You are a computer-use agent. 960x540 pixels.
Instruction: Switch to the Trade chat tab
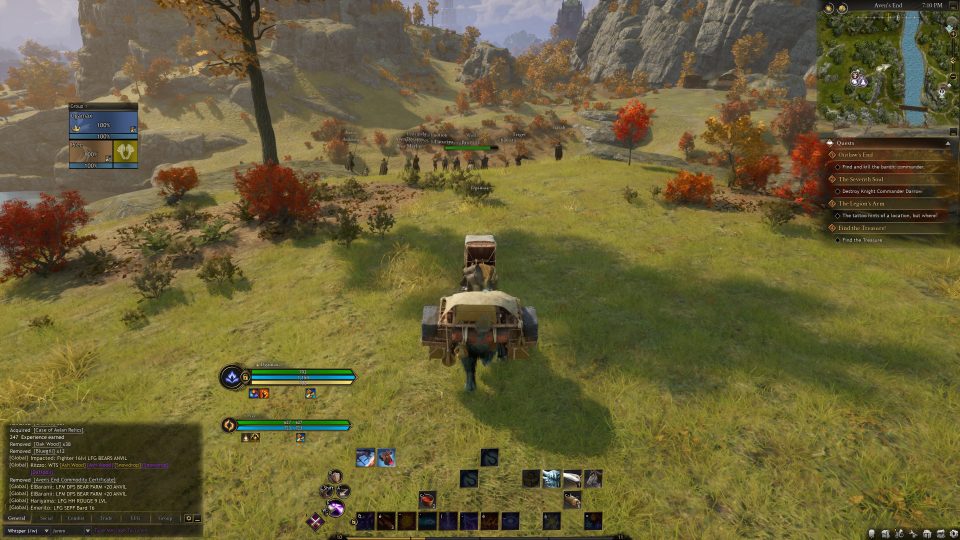point(106,518)
